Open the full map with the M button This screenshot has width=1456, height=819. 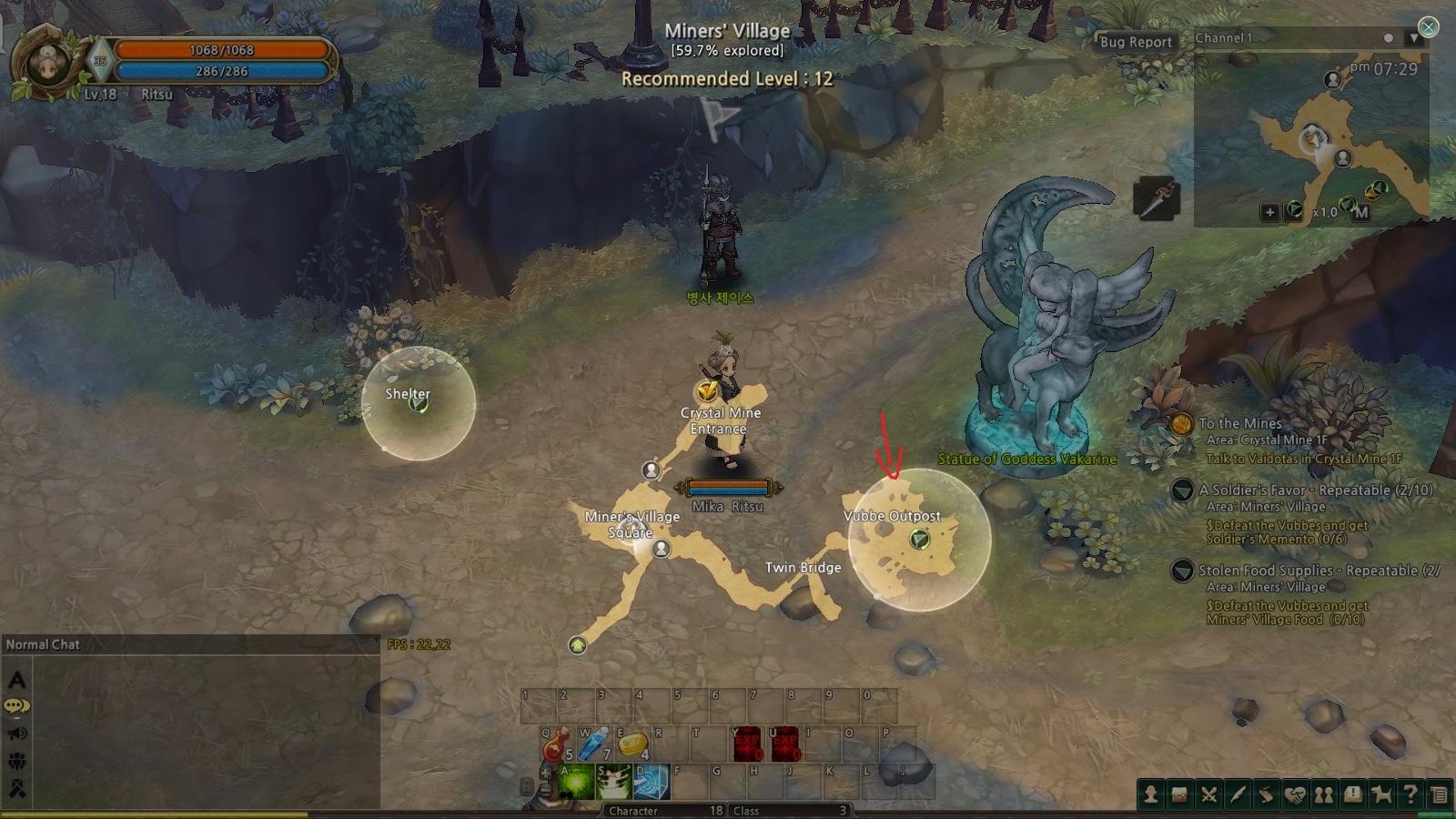coord(1360,212)
